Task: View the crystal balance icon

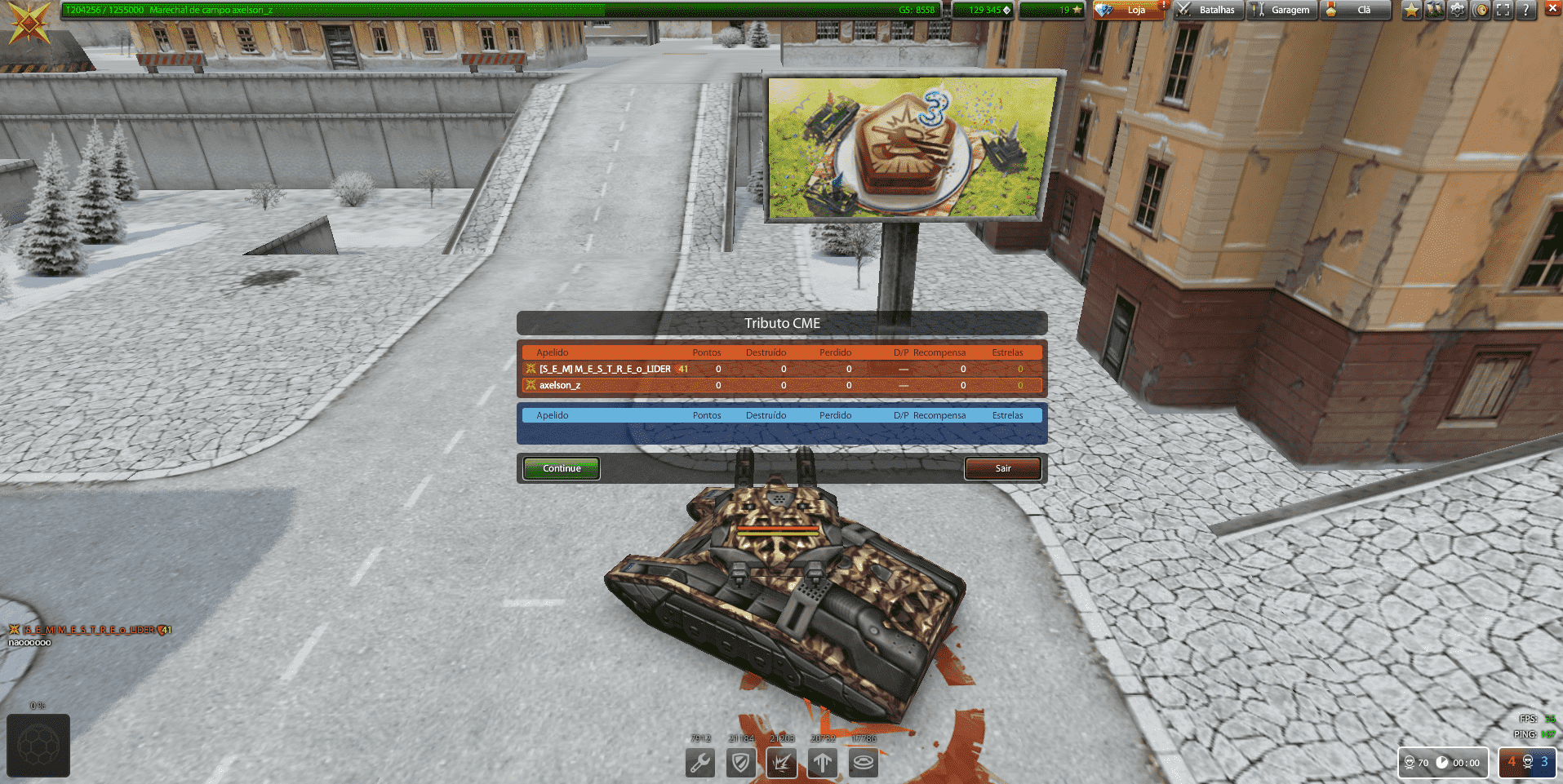Action: point(1006,10)
